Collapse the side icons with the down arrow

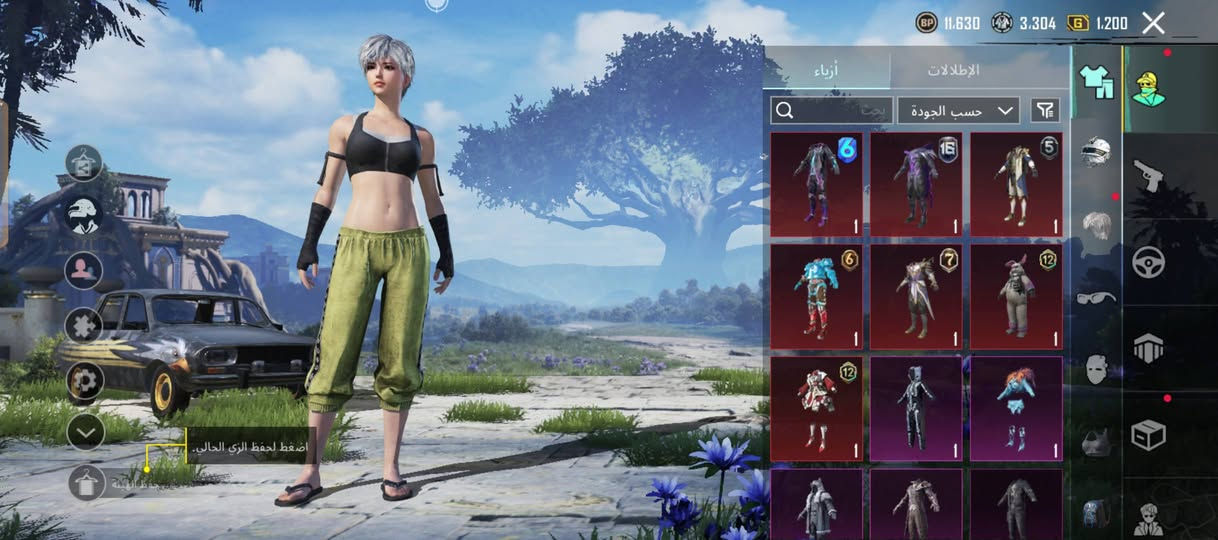pos(86,431)
